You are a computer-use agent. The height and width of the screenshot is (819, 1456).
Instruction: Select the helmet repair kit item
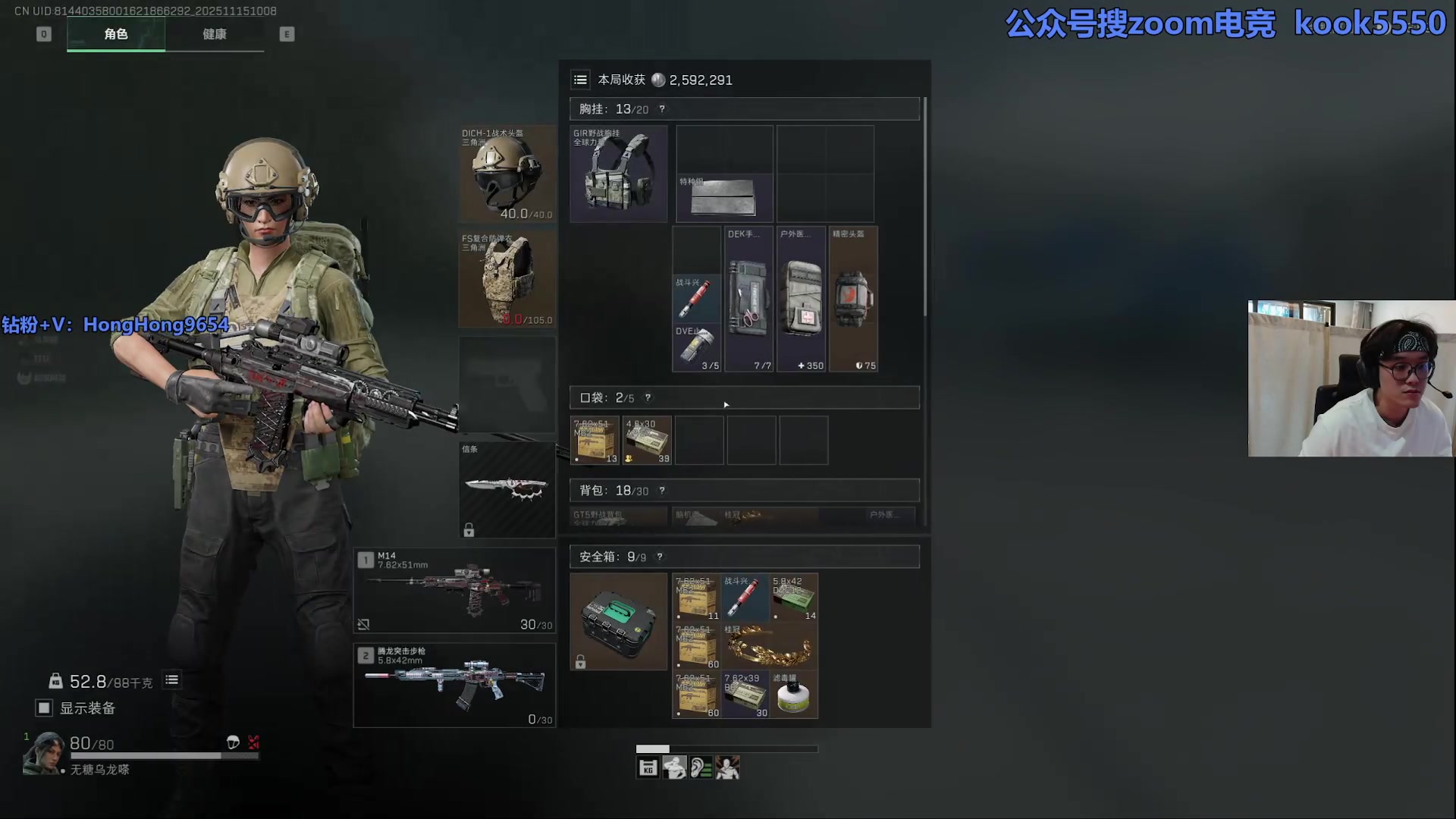853,299
